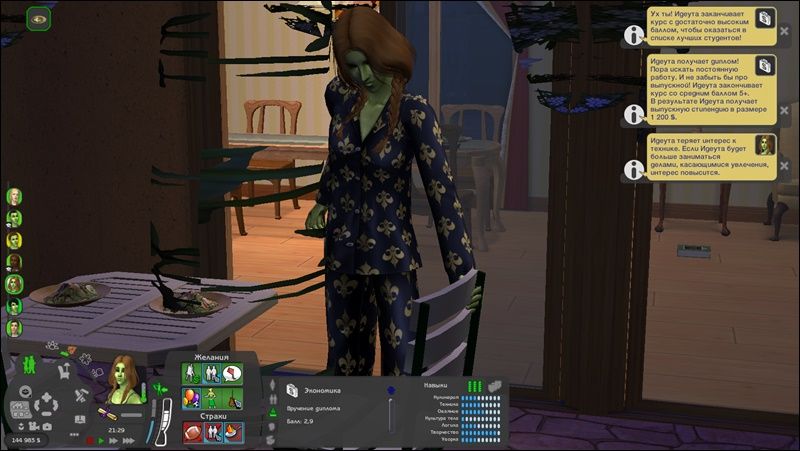800x451 pixels.
Task: Open the kite want icon
Action: click(x=232, y=373)
